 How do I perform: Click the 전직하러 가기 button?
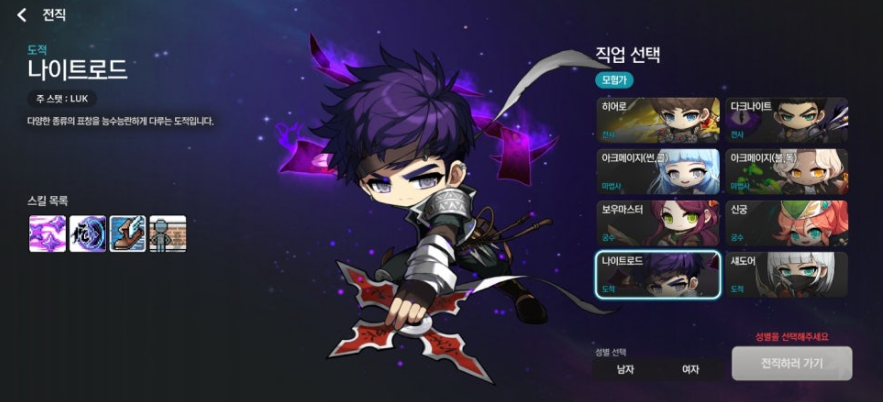(791, 363)
